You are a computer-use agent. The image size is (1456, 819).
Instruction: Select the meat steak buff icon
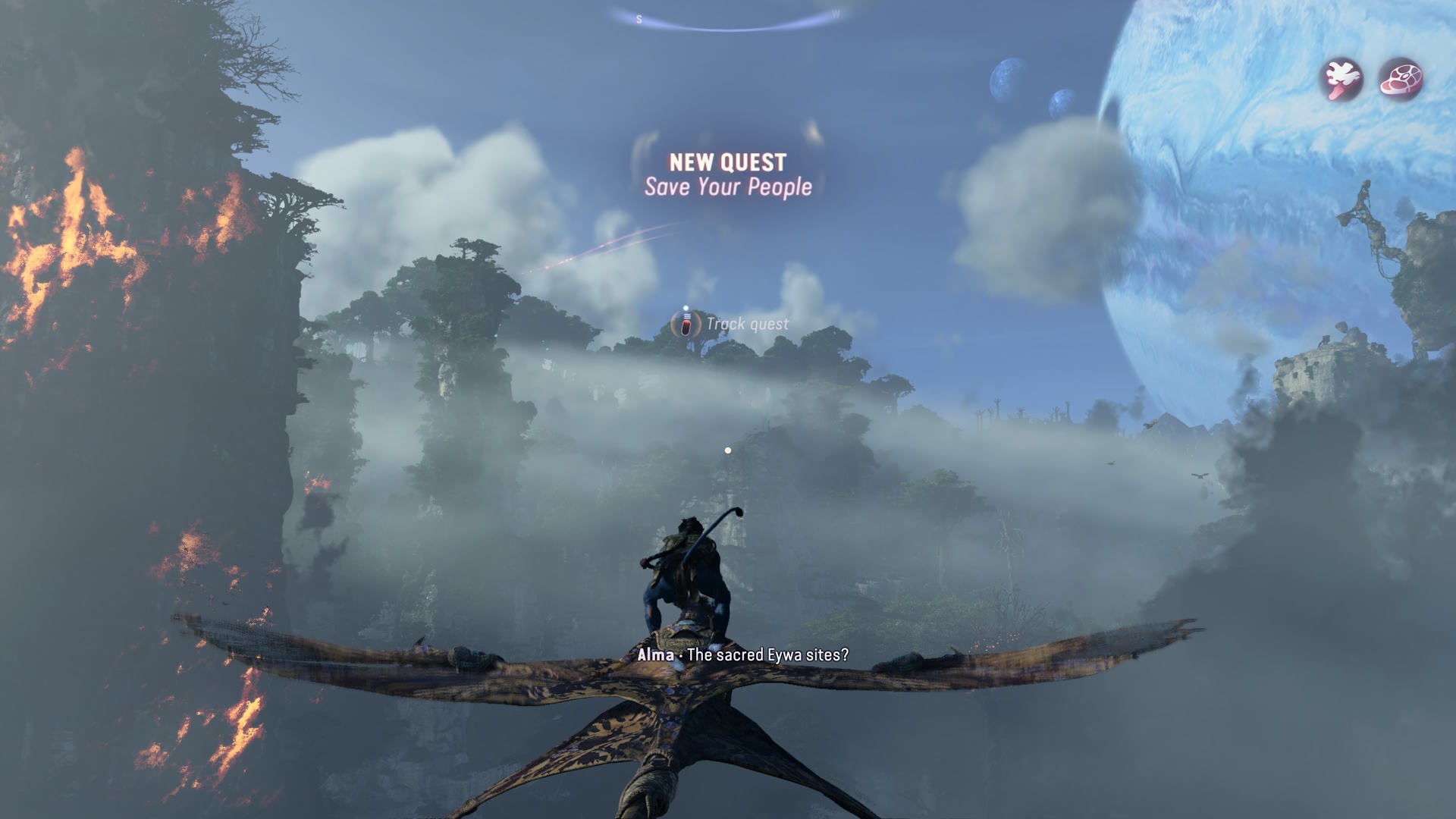coord(1401,79)
